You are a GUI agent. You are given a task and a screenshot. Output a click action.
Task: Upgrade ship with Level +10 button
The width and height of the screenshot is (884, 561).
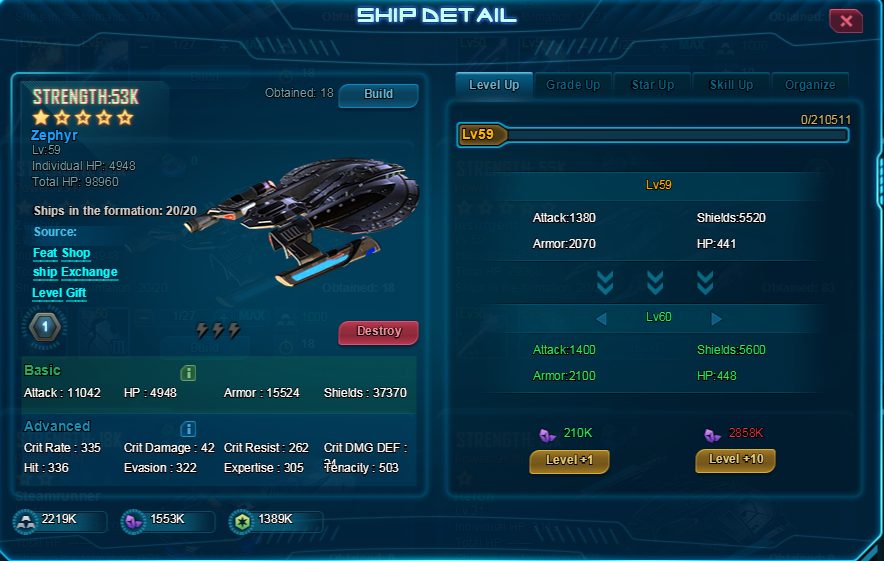click(x=735, y=460)
